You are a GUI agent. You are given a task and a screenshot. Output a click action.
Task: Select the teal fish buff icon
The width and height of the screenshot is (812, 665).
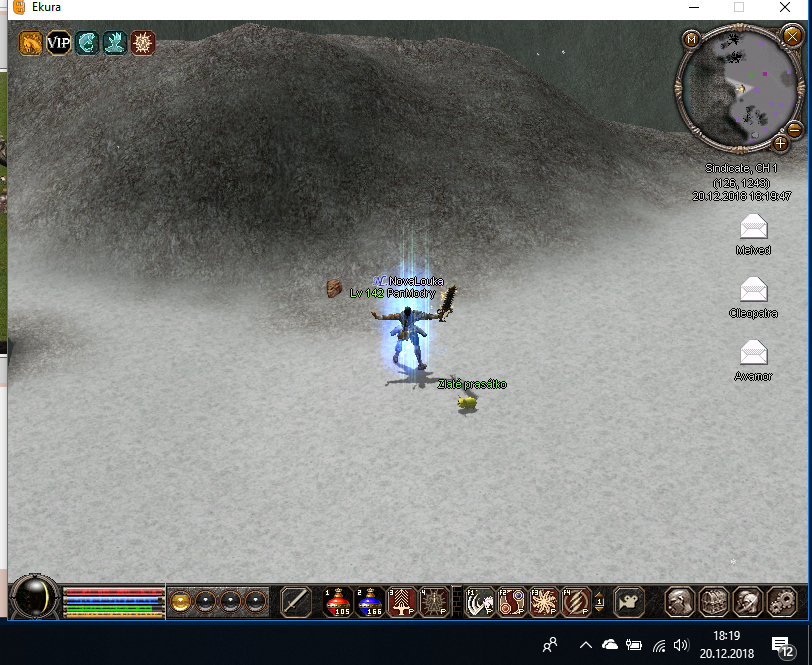pos(87,43)
